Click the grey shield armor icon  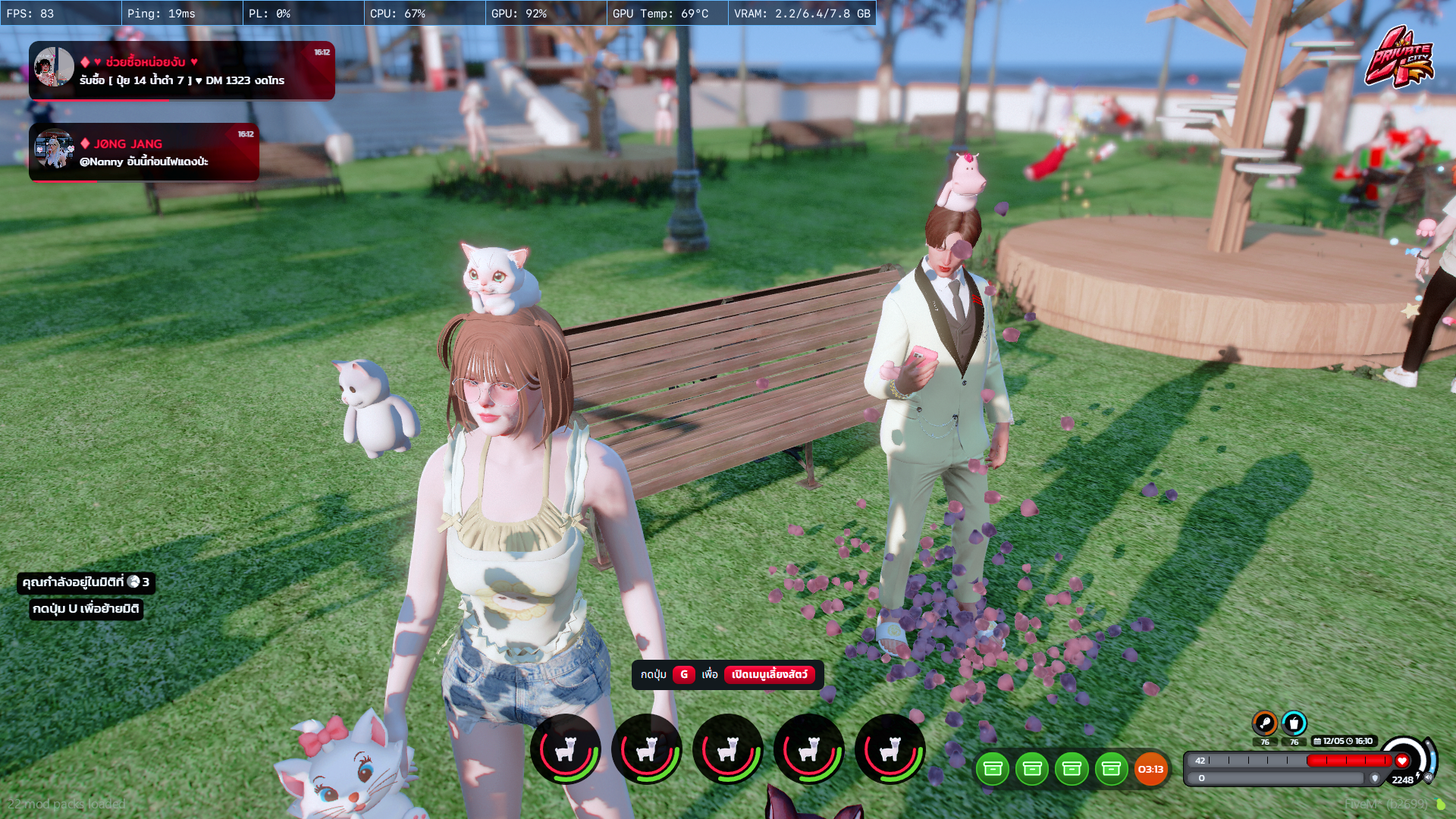point(1375,778)
